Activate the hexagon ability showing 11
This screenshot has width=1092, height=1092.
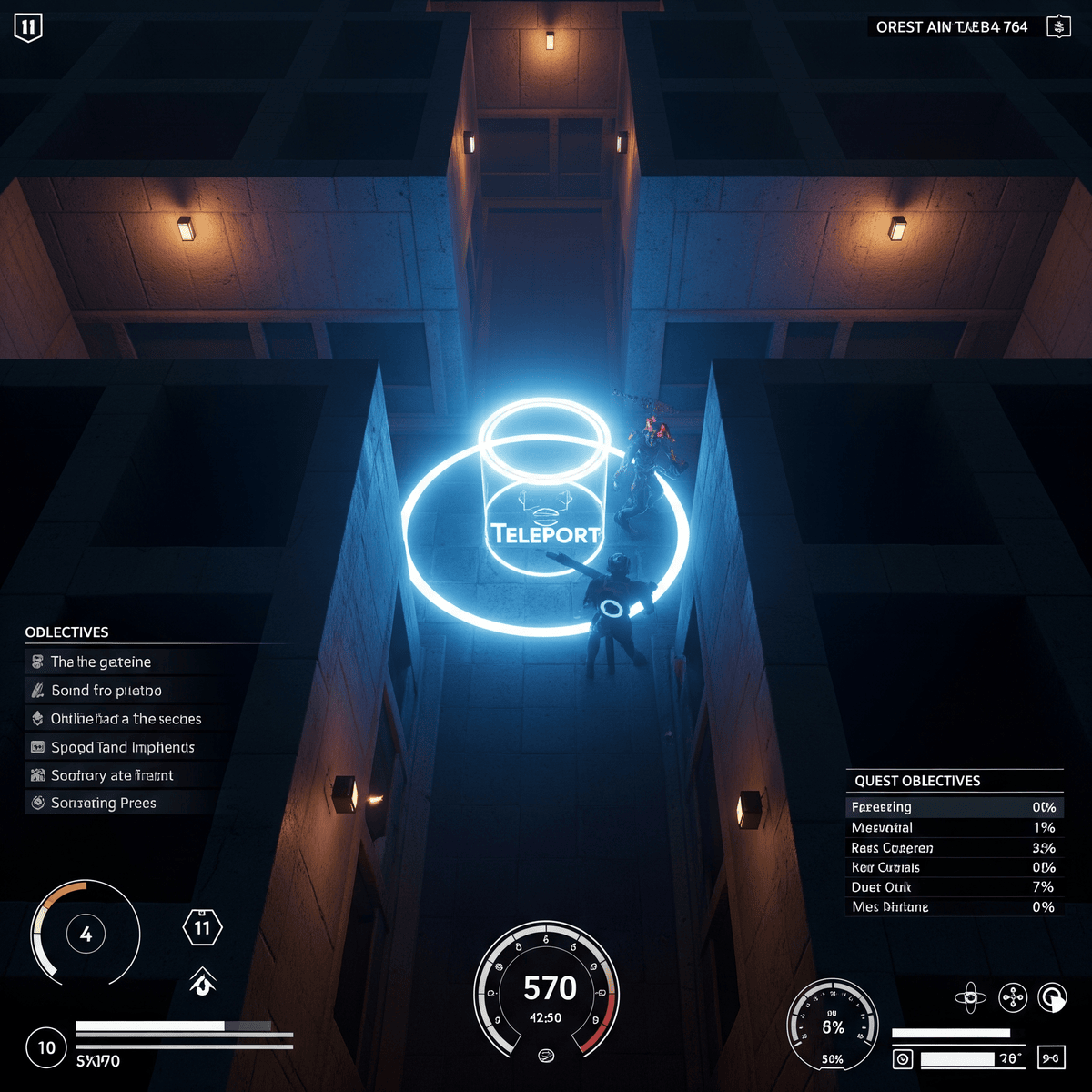[x=202, y=928]
